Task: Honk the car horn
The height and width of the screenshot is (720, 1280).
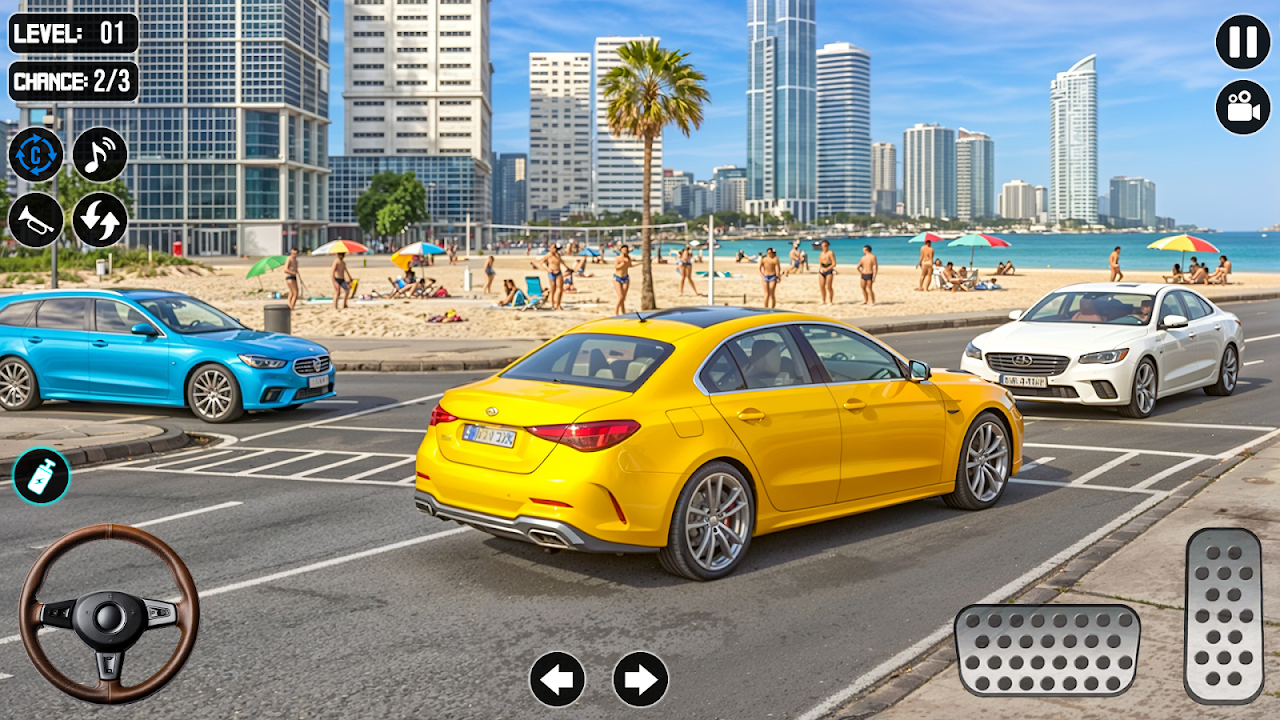Action: [x=36, y=220]
